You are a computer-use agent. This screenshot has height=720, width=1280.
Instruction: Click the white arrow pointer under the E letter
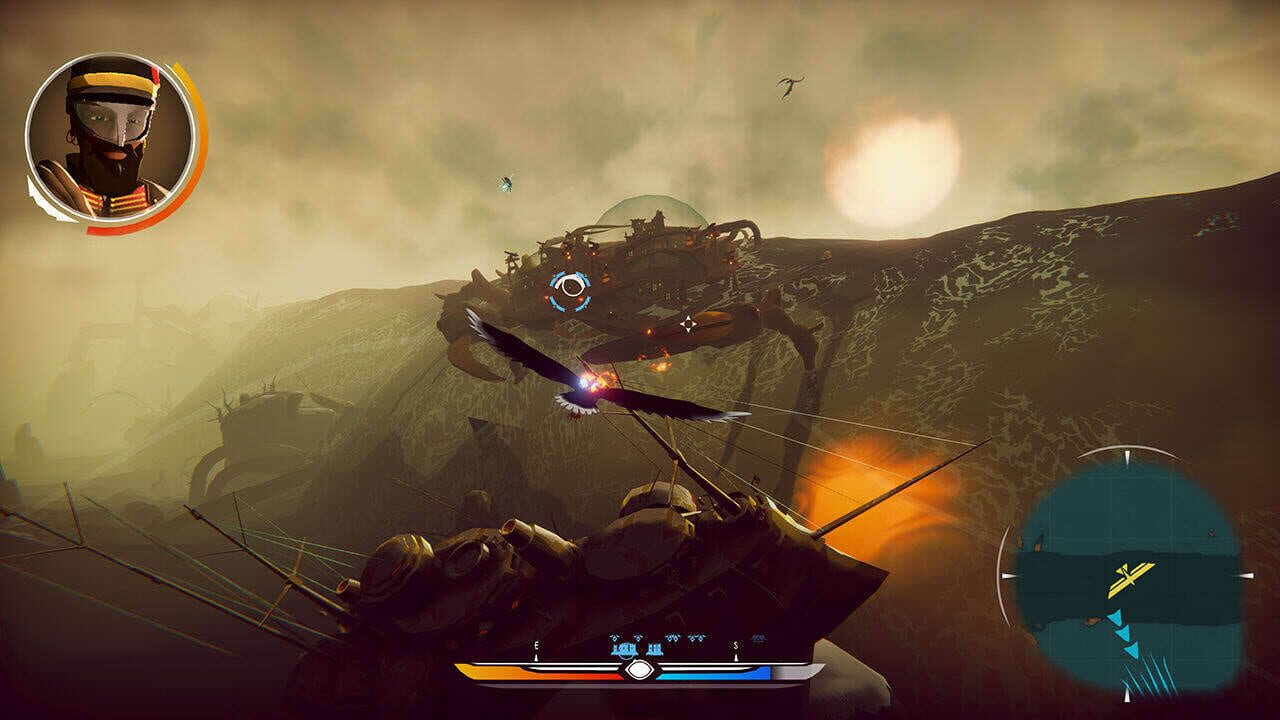click(x=536, y=657)
